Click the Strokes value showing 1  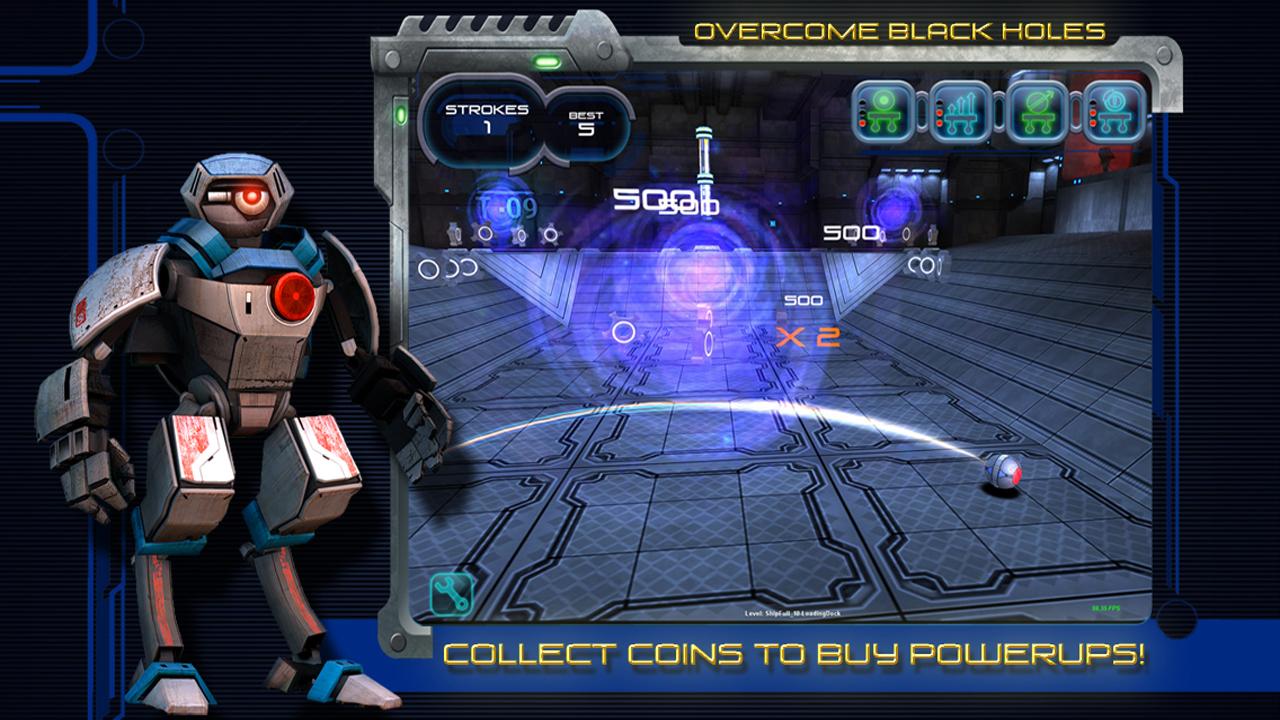(x=487, y=127)
